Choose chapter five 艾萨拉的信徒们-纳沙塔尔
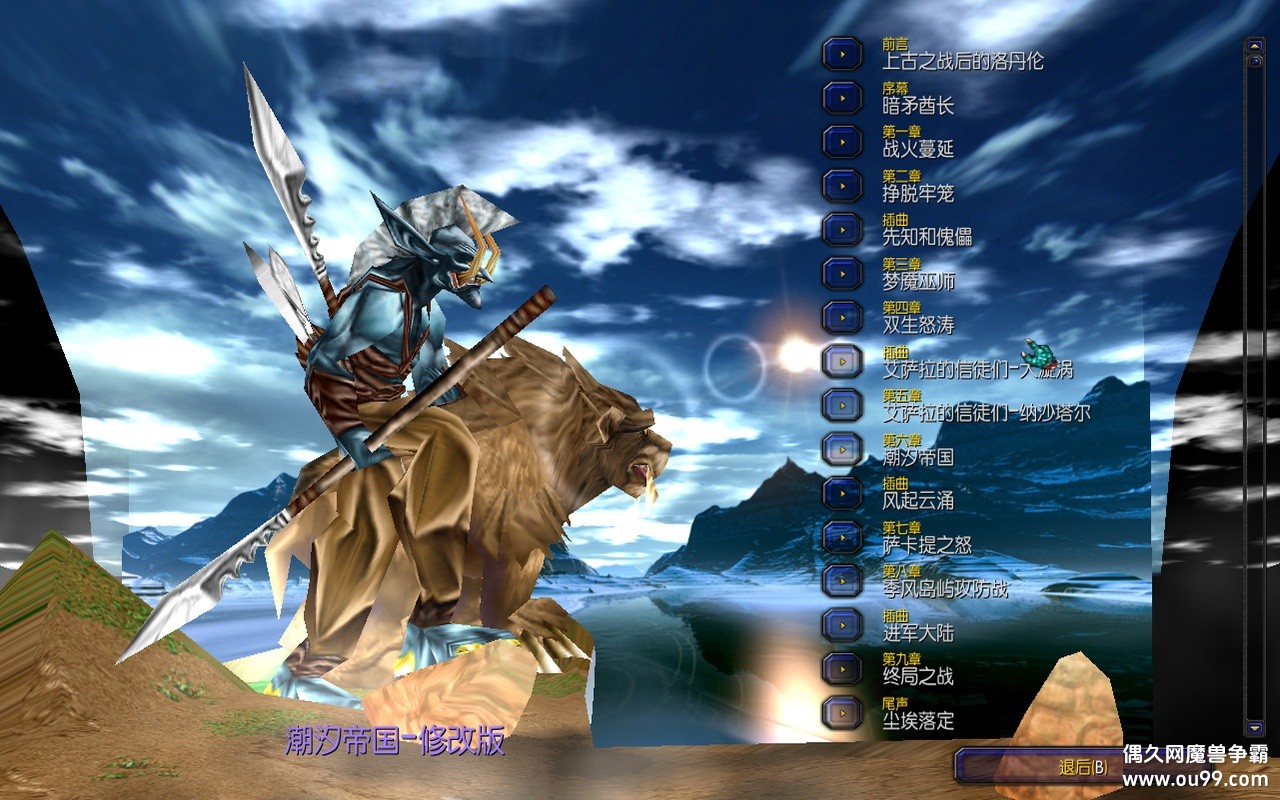1280x800 pixels. [x=842, y=405]
